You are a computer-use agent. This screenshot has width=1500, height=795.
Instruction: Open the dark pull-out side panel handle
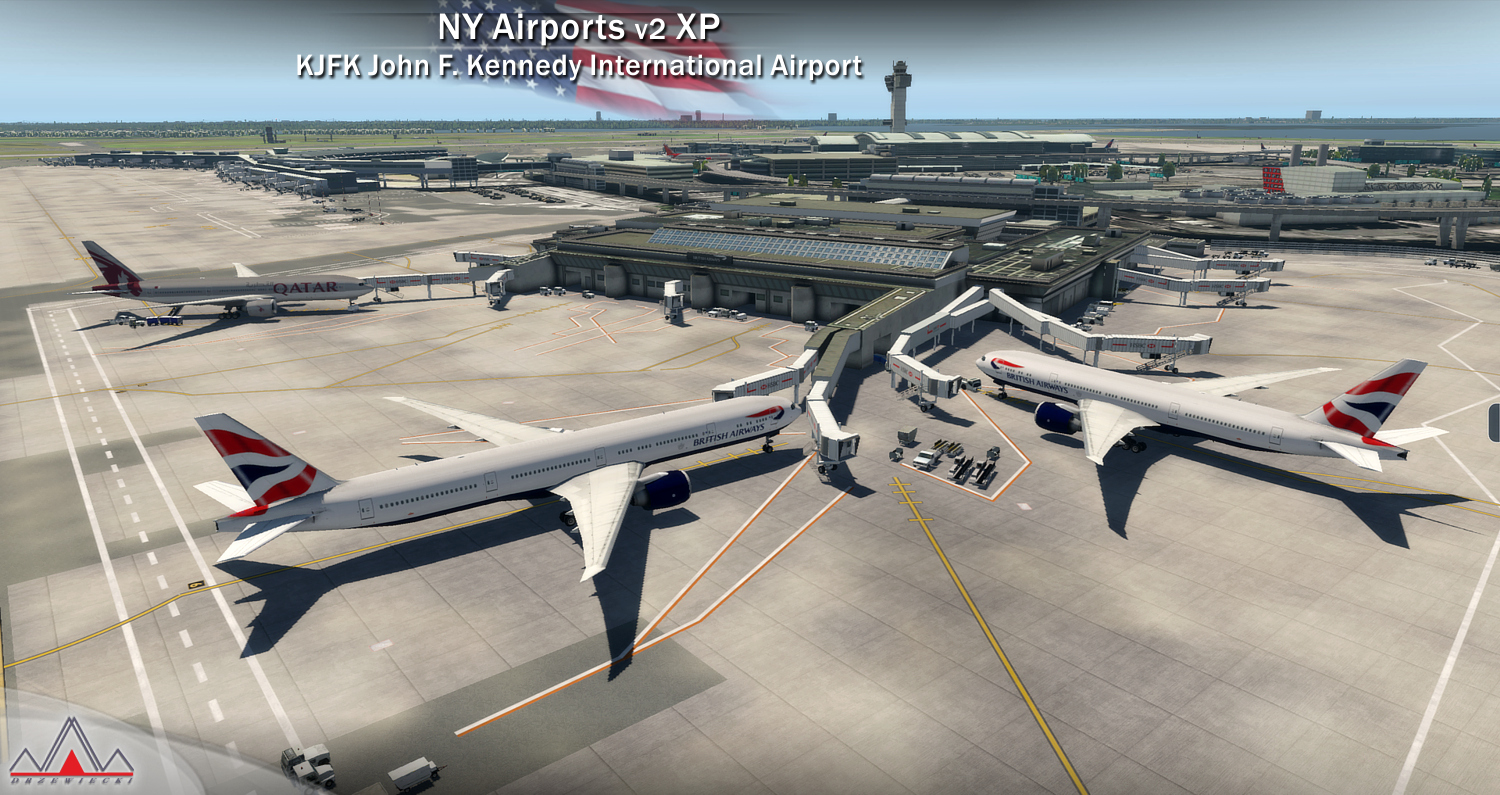(1494, 422)
